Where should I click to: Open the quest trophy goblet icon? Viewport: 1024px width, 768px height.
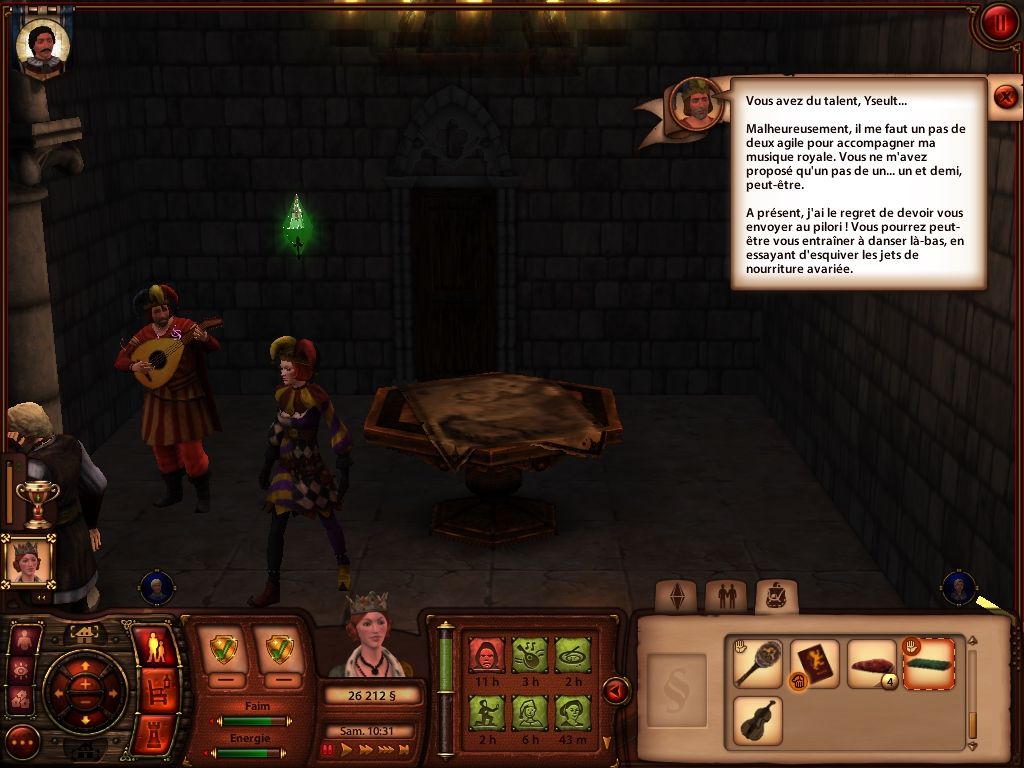(x=38, y=501)
